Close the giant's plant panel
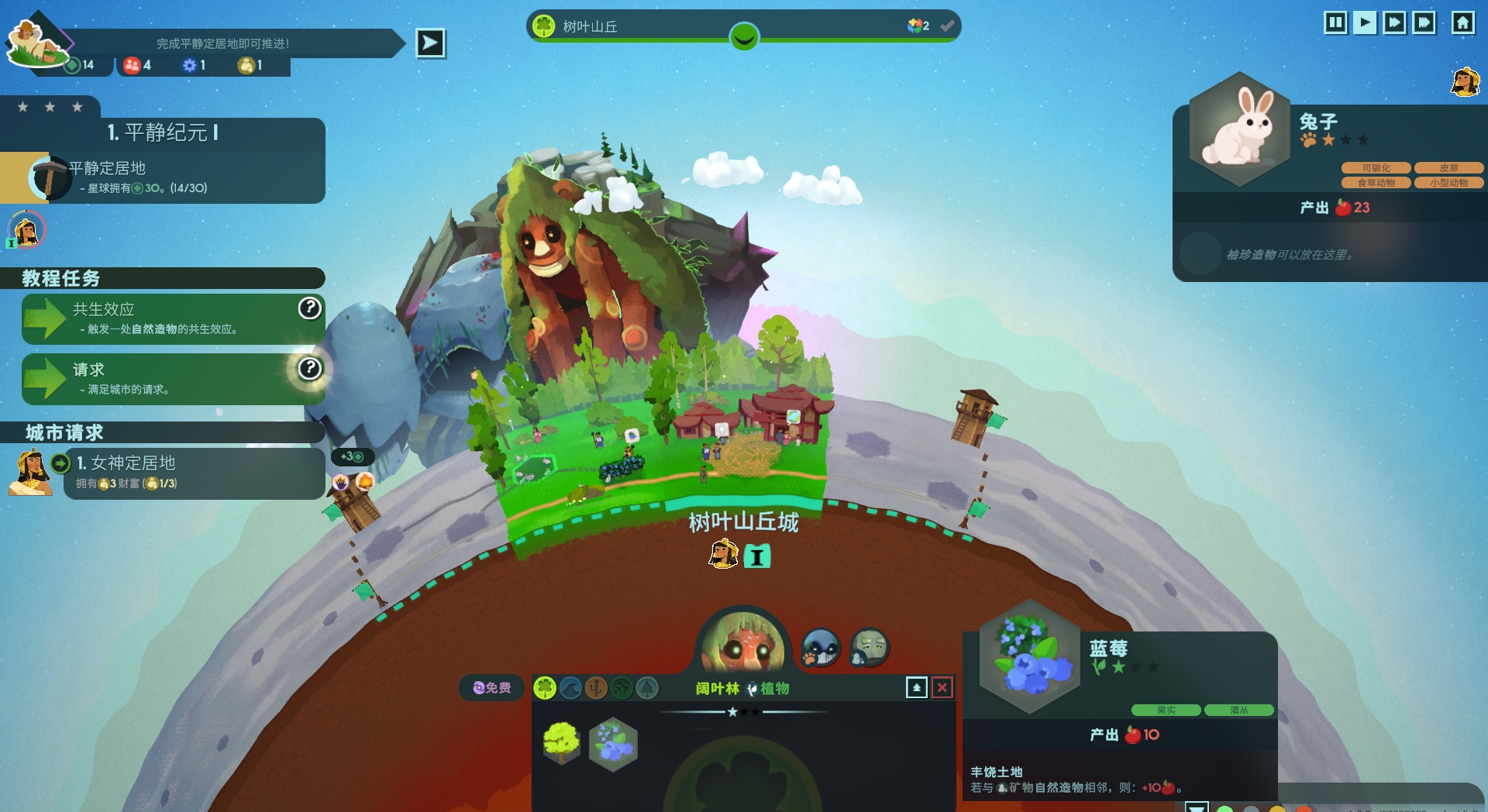The width and height of the screenshot is (1488, 812). (942, 687)
